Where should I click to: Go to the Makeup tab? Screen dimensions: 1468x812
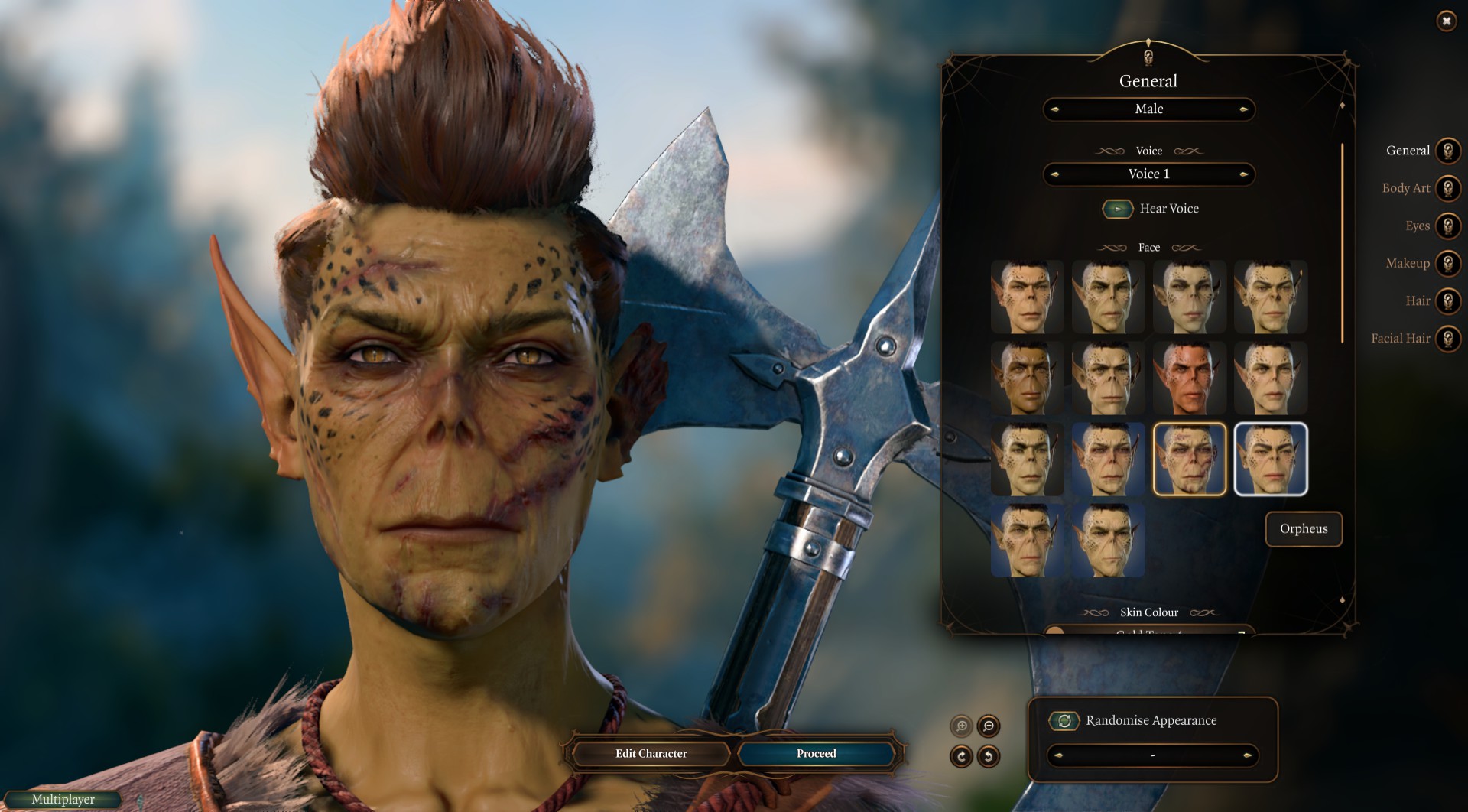(x=1447, y=263)
